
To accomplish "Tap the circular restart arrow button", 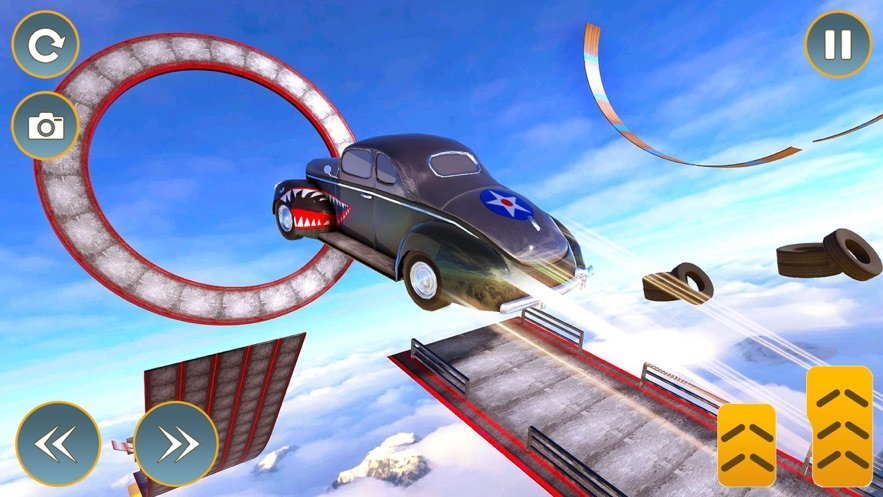I will (x=45, y=45).
